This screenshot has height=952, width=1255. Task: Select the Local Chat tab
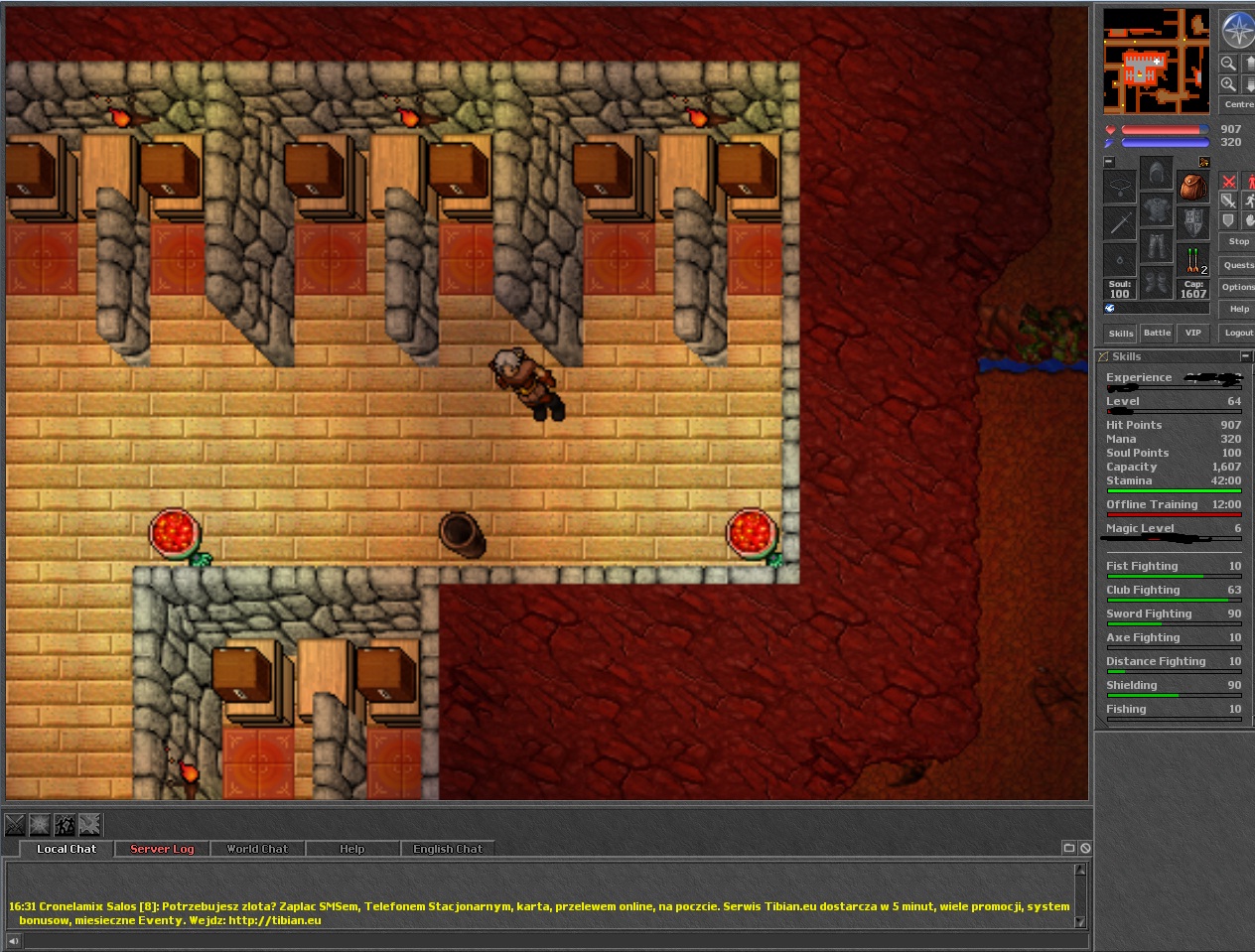coord(67,849)
